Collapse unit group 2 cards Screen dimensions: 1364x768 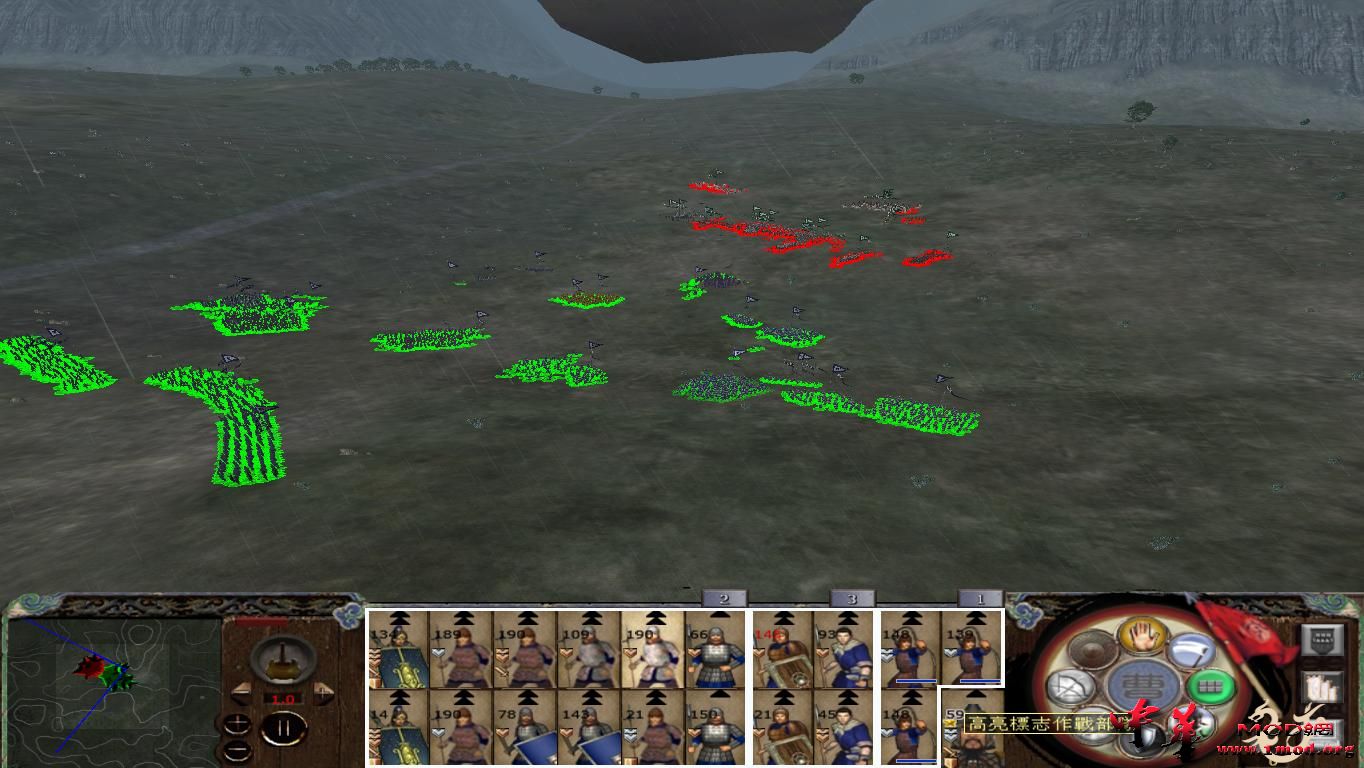[x=722, y=598]
